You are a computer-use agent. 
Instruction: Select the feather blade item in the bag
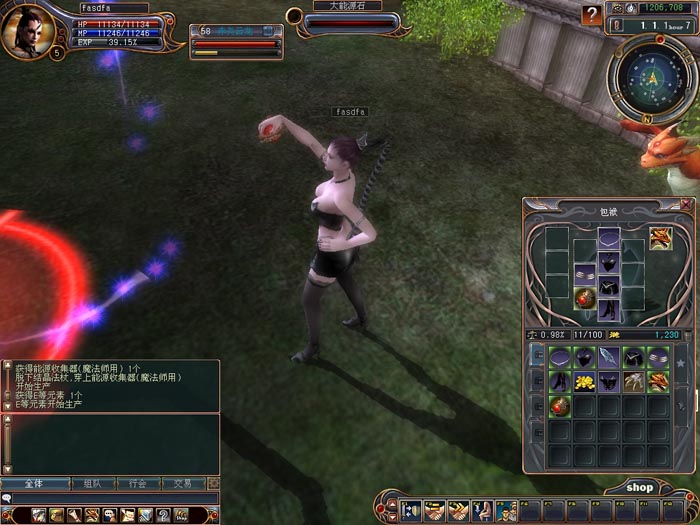point(609,358)
